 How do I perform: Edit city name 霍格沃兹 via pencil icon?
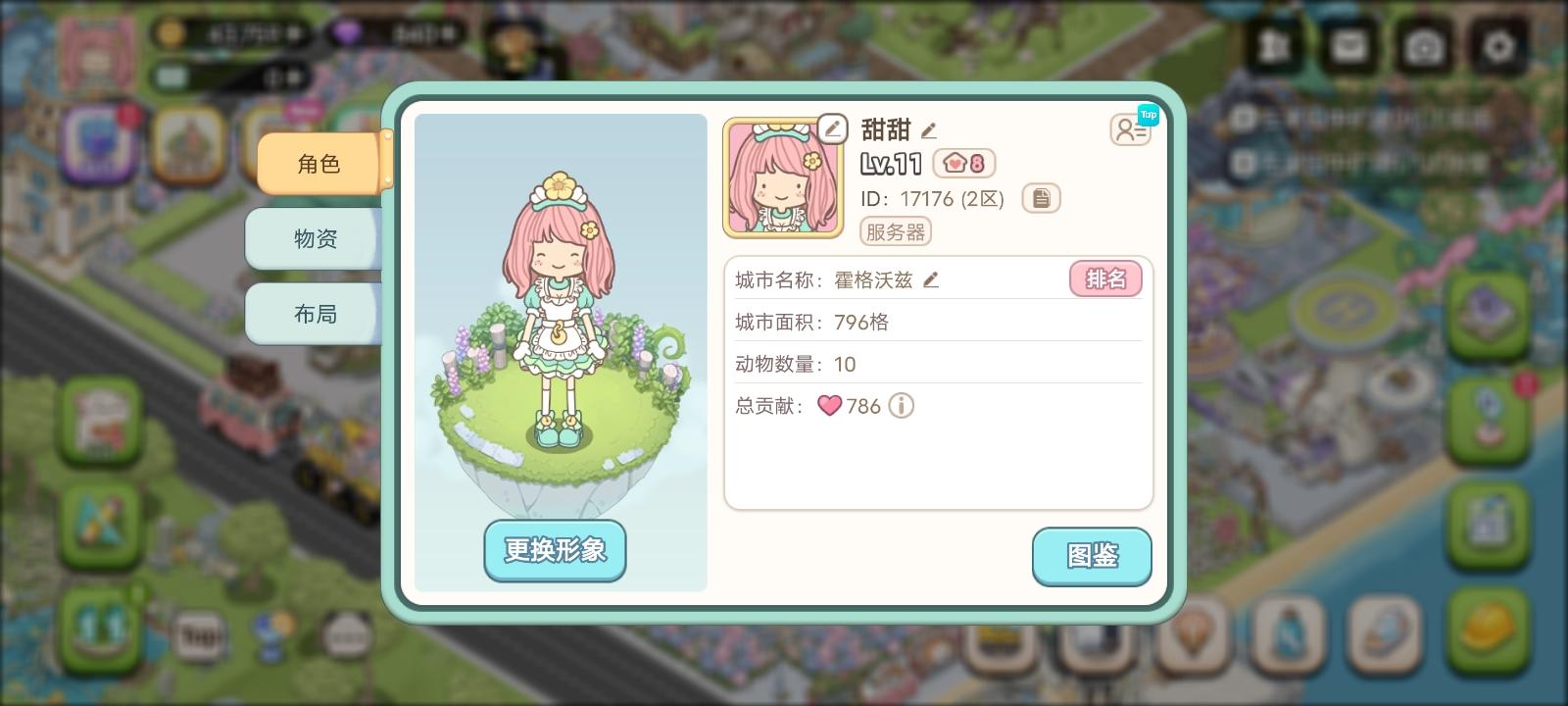[x=930, y=279]
